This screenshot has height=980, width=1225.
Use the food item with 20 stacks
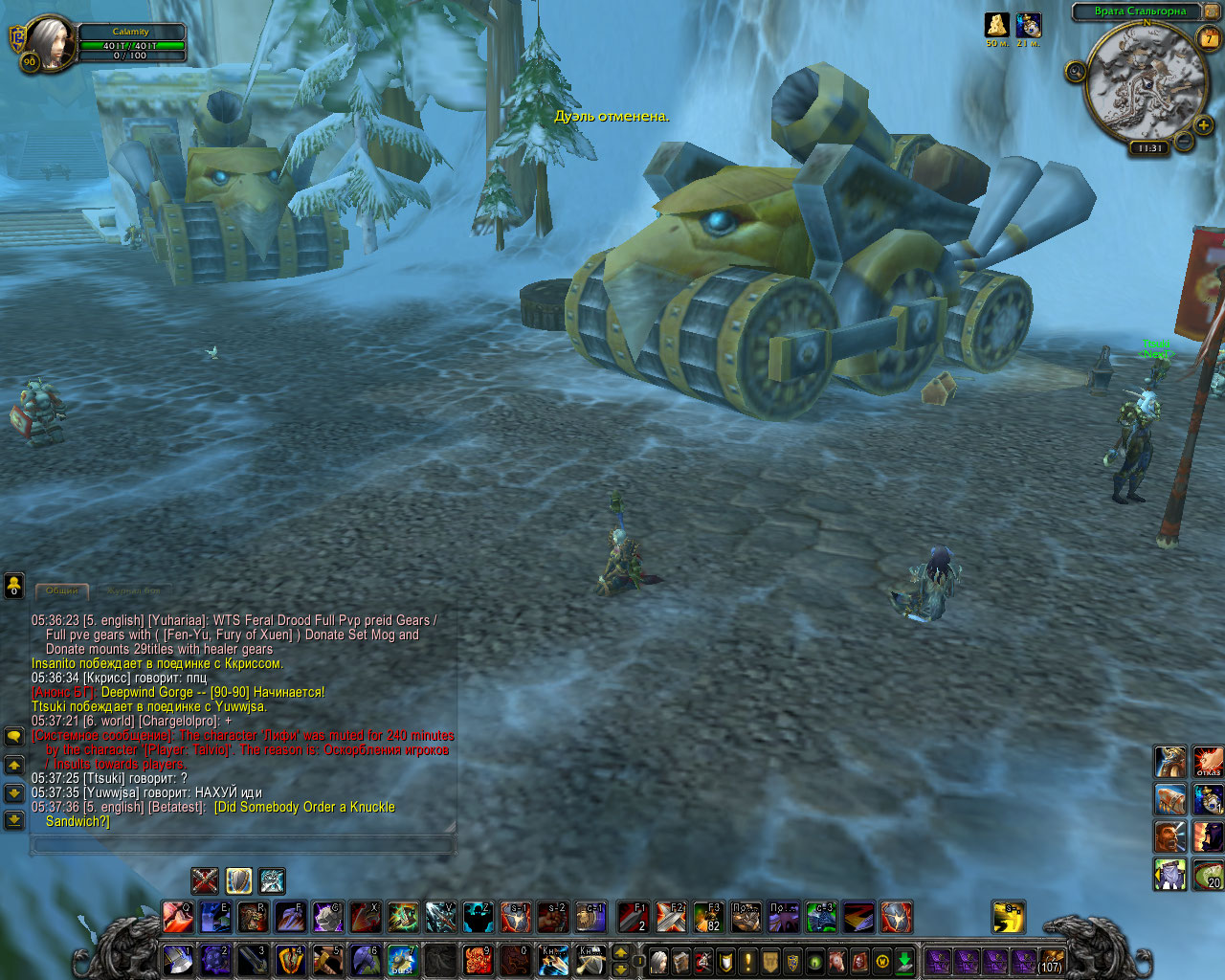tap(1208, 874)
